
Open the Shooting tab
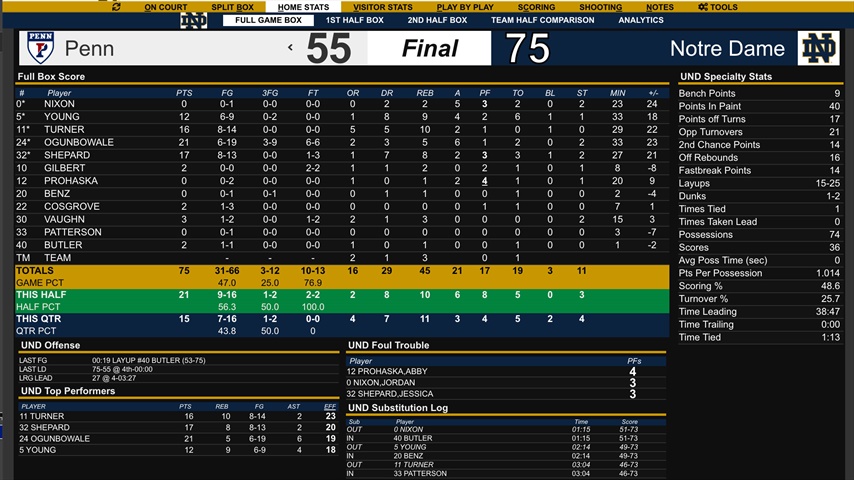[x=600, y=7]
